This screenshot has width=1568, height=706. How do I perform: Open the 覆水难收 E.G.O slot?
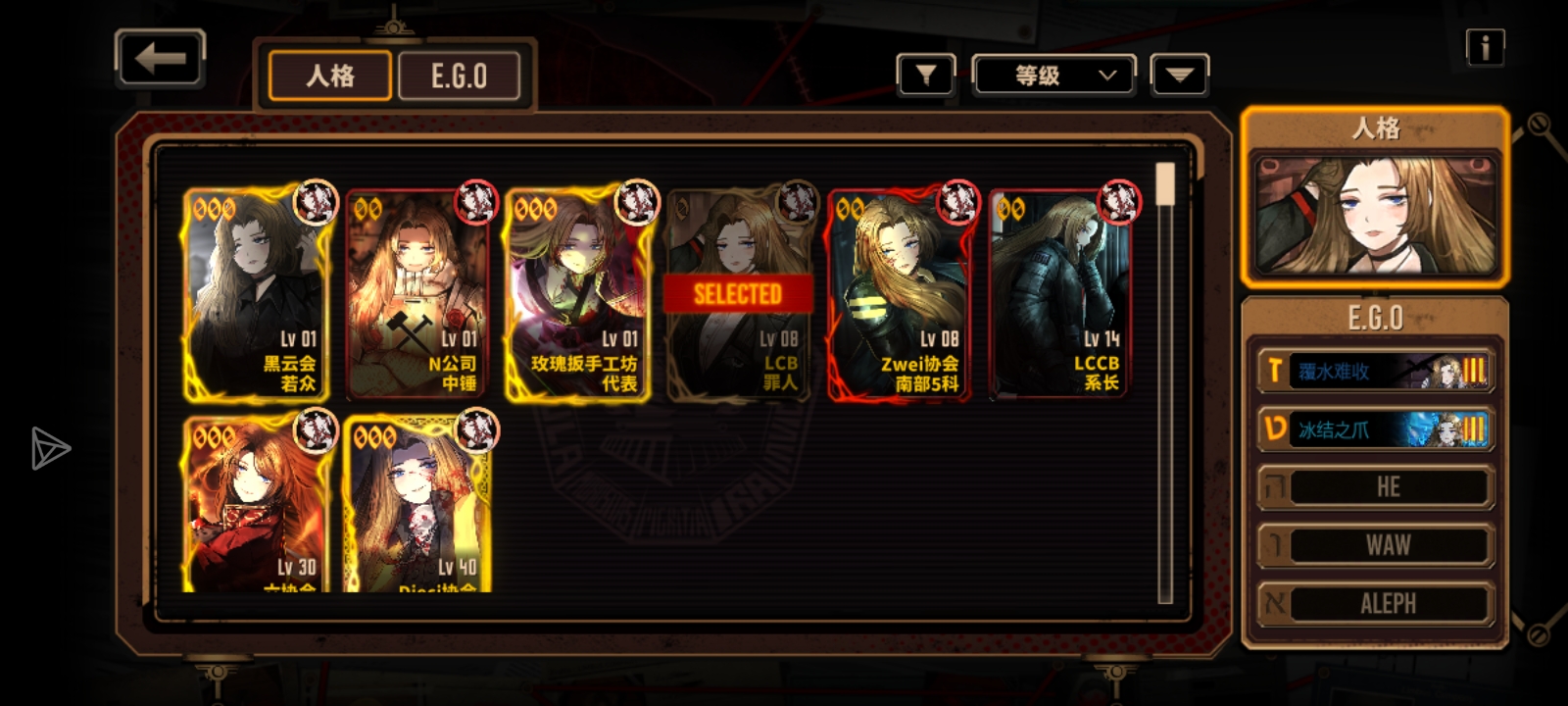click(1375, 372)
